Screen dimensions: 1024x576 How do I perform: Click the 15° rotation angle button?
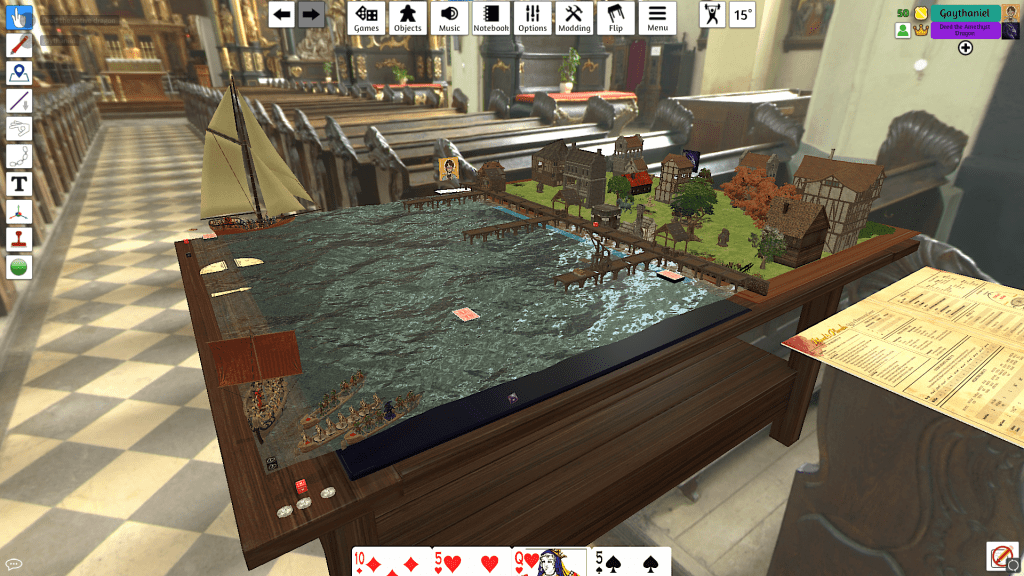(743, 15)
